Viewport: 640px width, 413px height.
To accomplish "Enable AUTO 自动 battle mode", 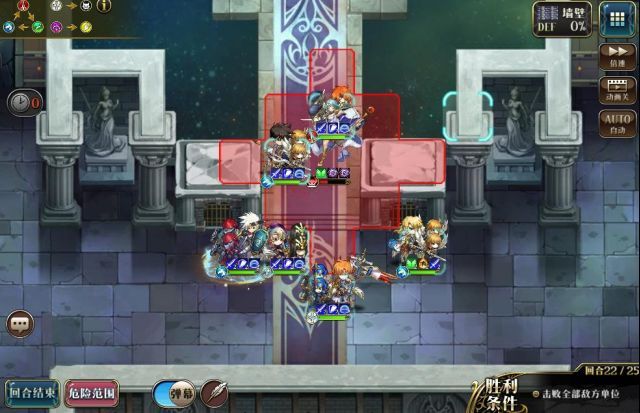I will click(x=617, y=124).
